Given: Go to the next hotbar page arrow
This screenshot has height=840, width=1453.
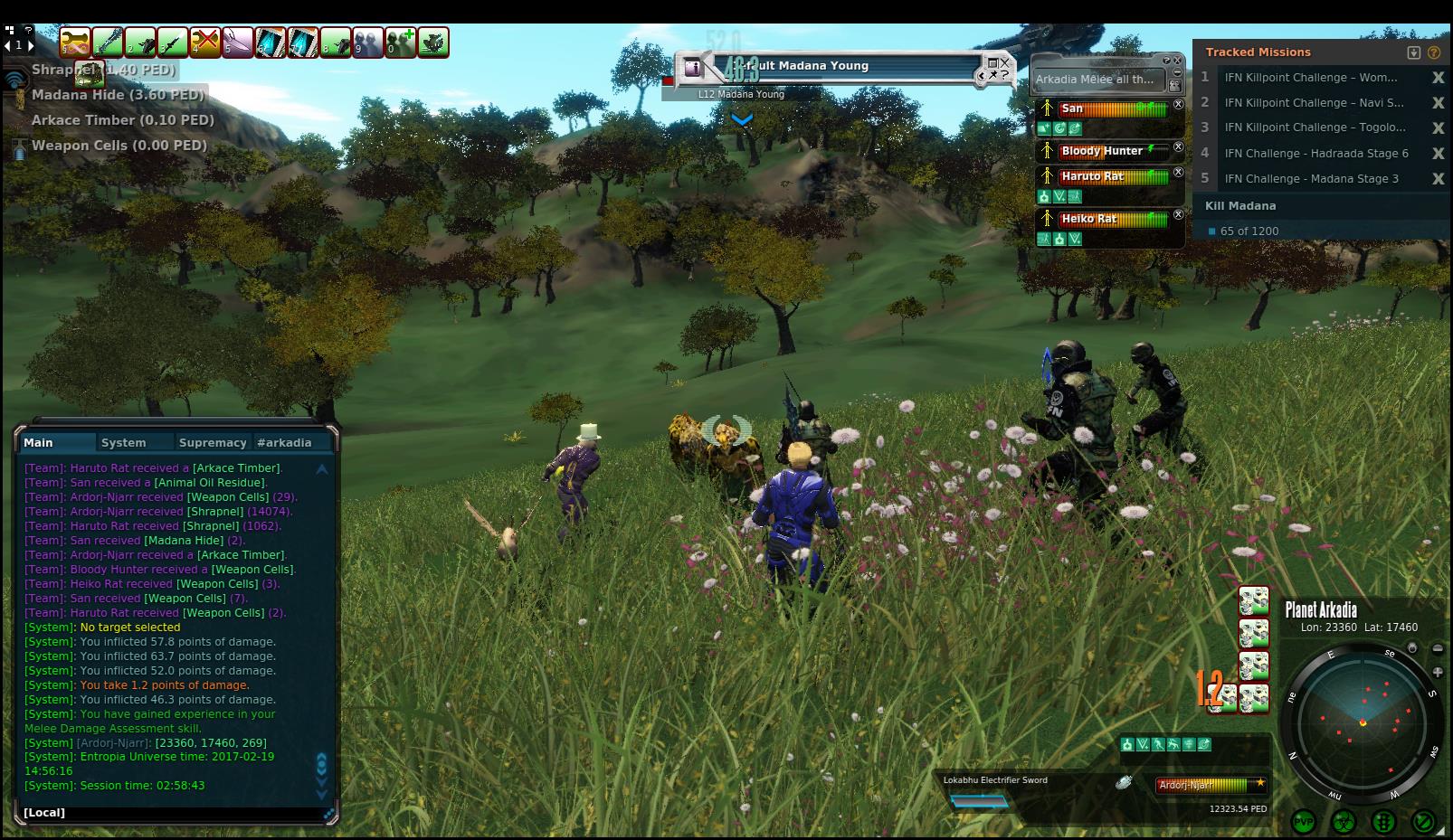Looking at the screenshot, I should [x=32, y=44].
